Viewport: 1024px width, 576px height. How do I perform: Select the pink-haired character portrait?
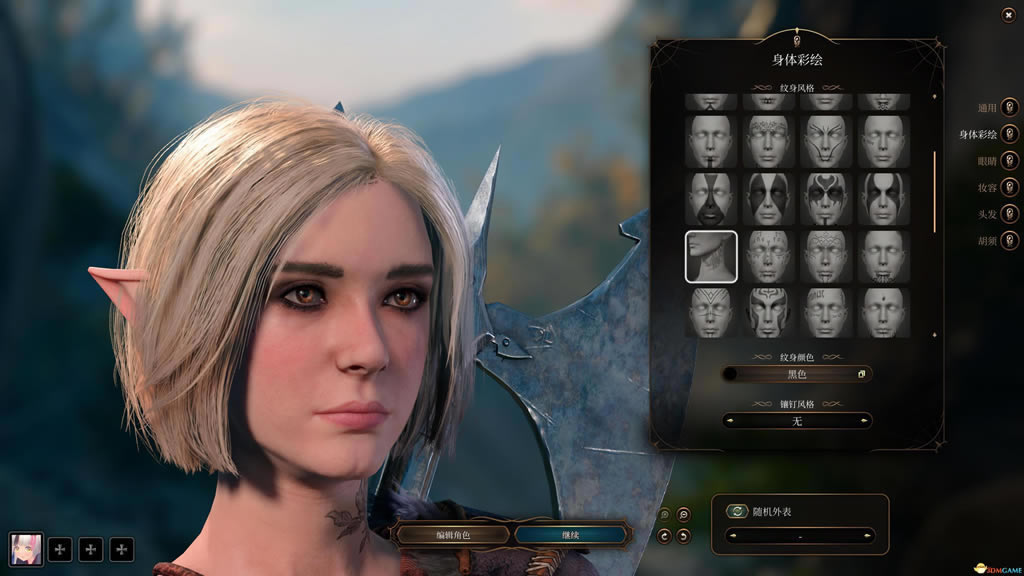tap(26, 548)
